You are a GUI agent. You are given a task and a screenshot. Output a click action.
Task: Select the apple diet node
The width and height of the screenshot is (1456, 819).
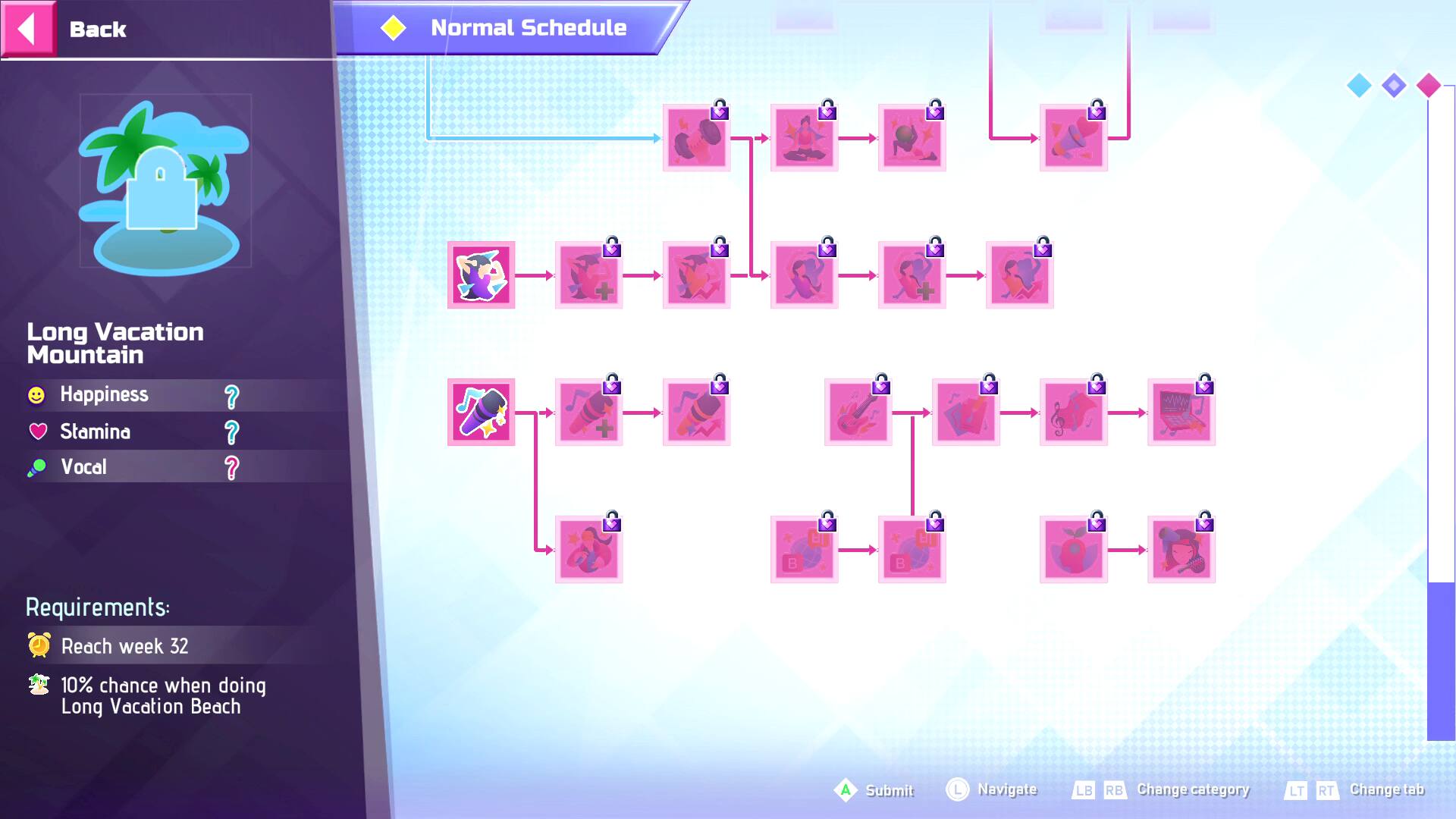pos(1074,548)
